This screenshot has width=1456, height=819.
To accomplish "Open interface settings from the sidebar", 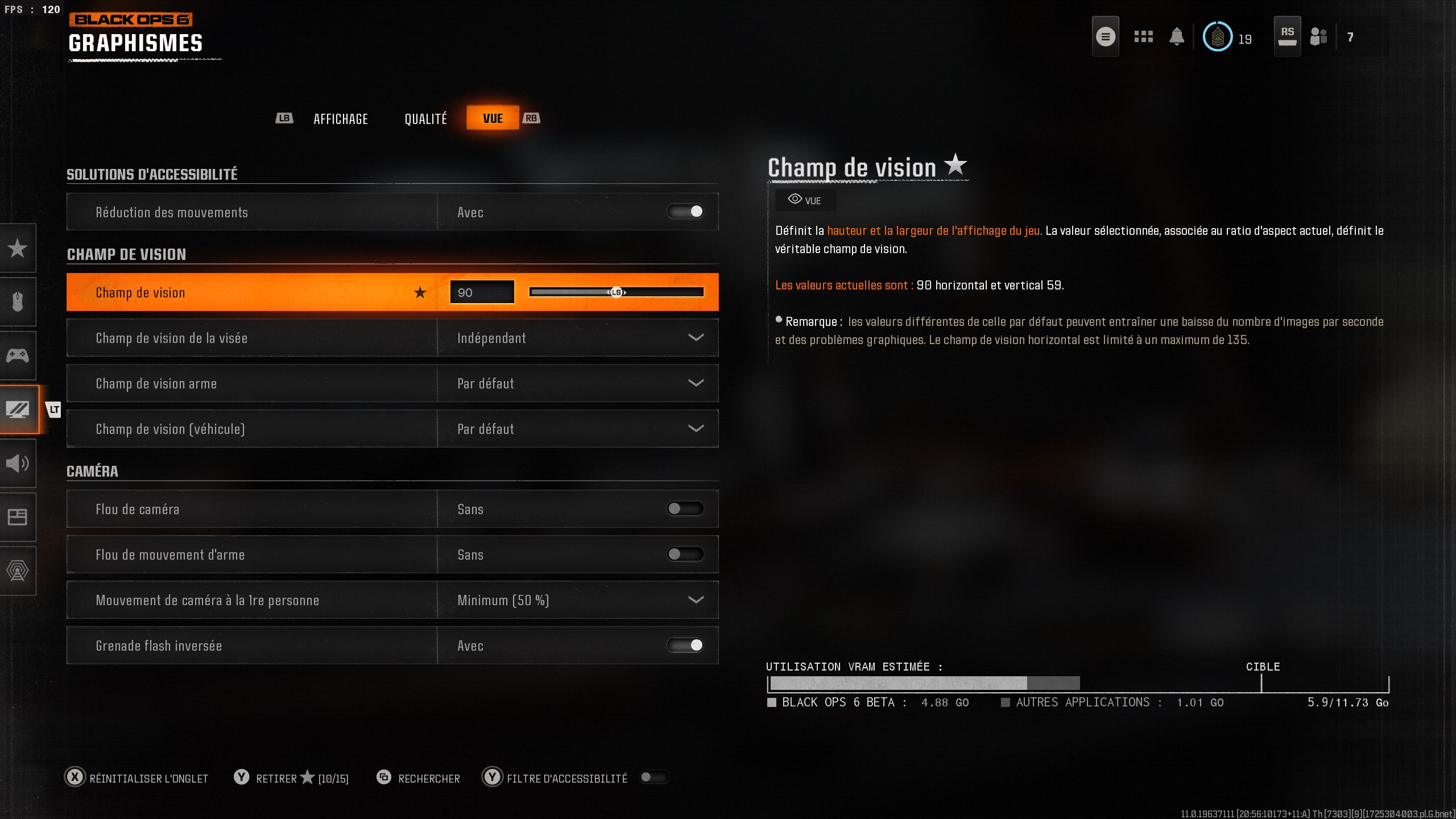I will (x=17, y=517).
